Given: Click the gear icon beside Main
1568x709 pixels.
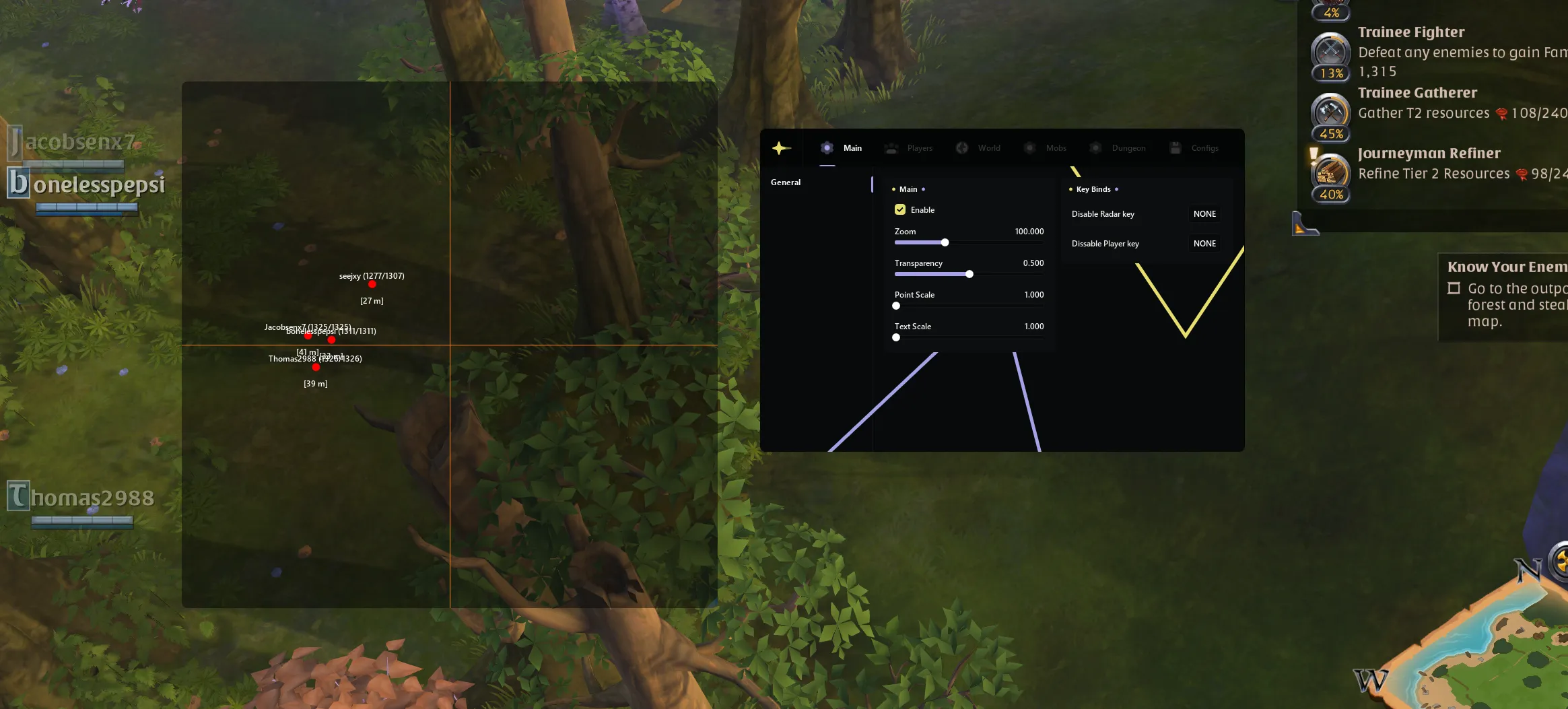Looking at the screenshot, I should click(x=827, y=148).
